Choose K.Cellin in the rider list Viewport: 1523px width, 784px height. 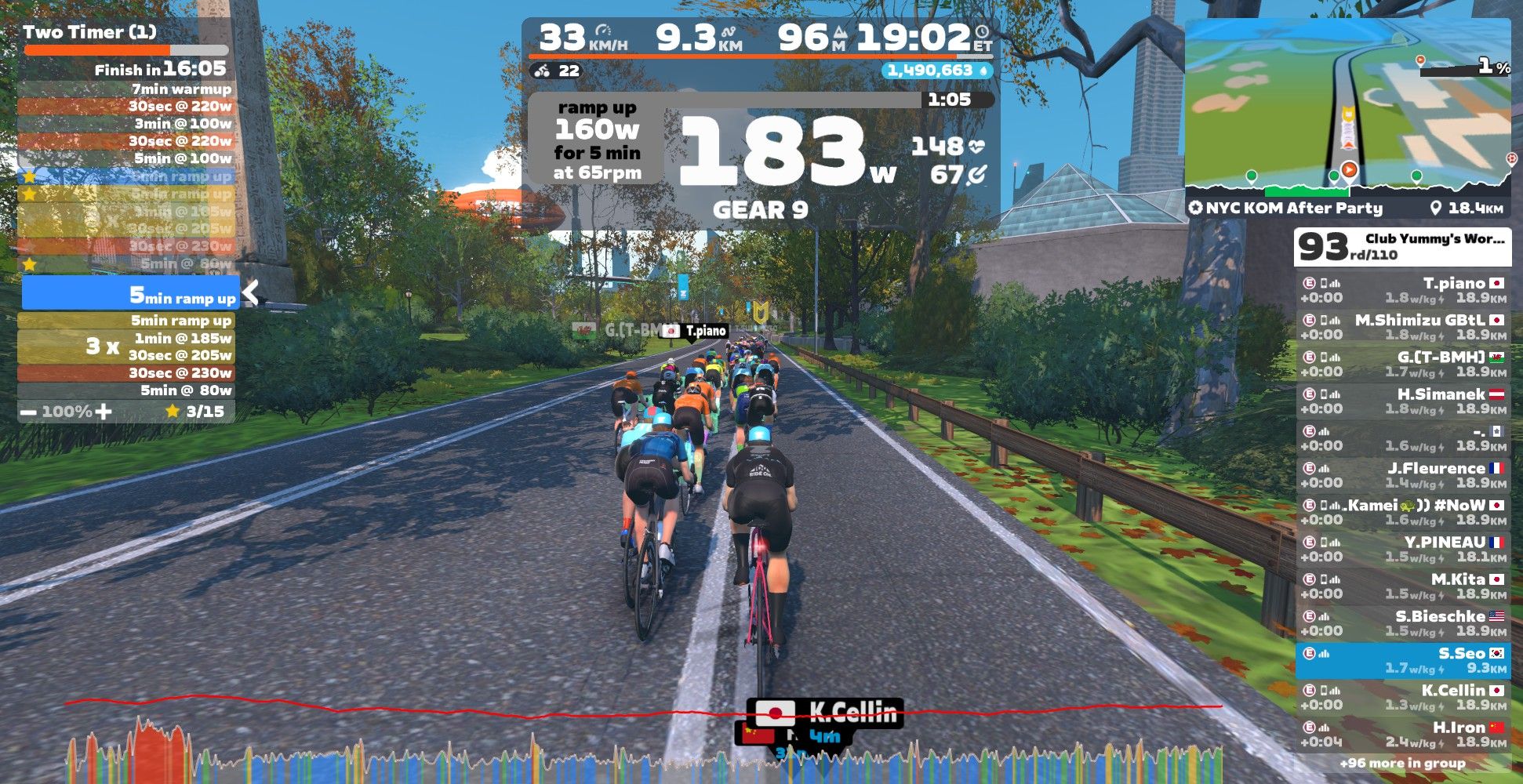[x=1402, y=697]
